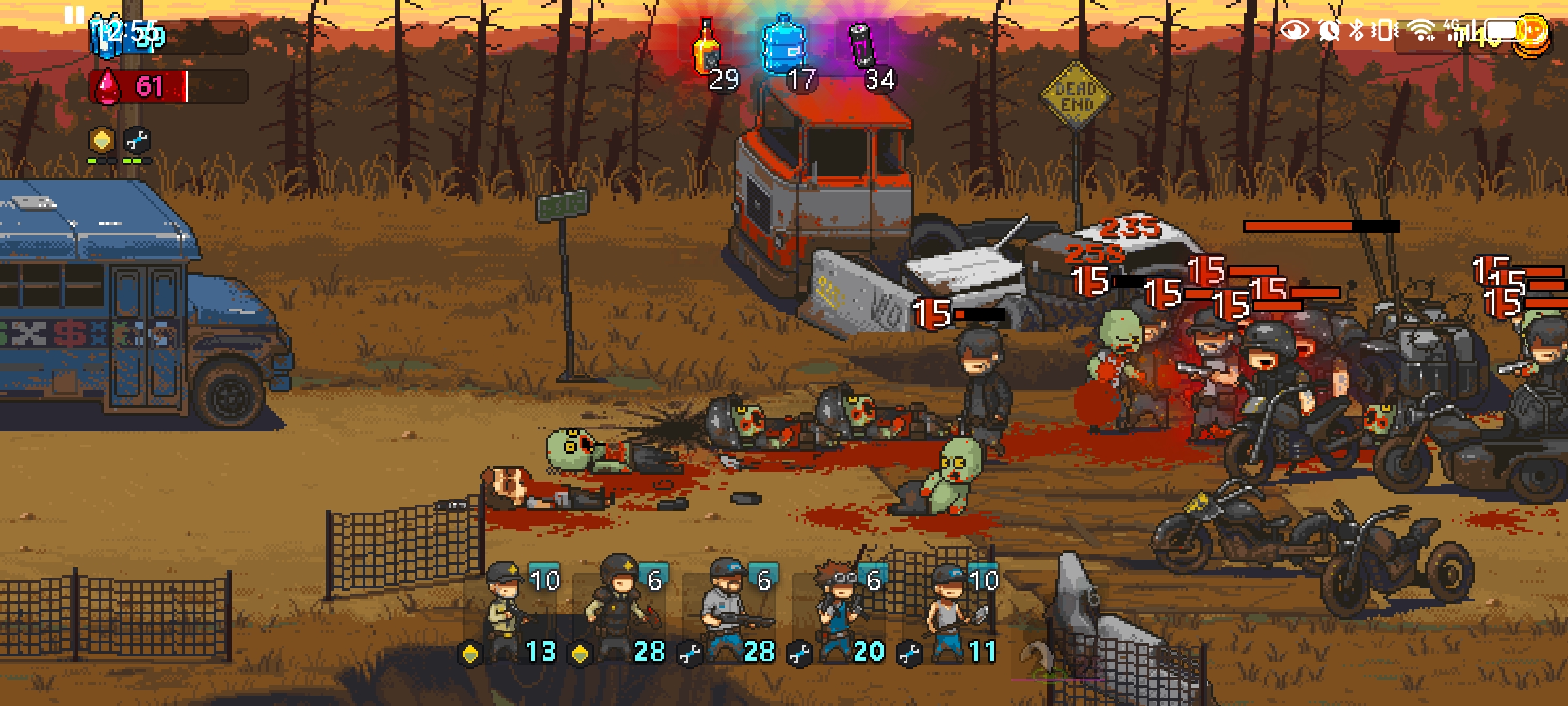Use the Molotov cocktail item
The height and width of the screenshot is (706, 1568).
(707, 49)
